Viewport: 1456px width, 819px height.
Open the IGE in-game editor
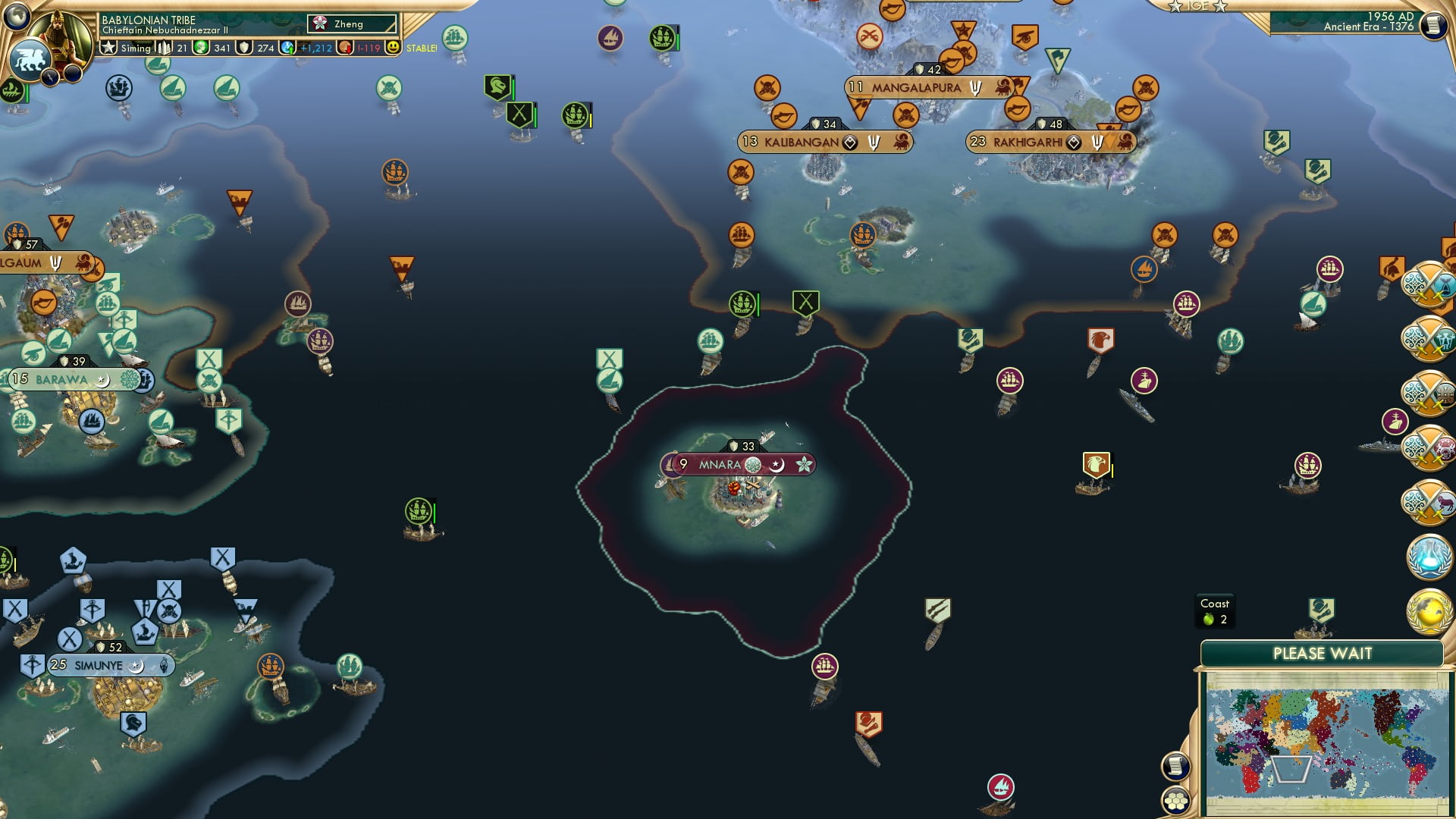pyautogui.click(x=1197, y=6)
